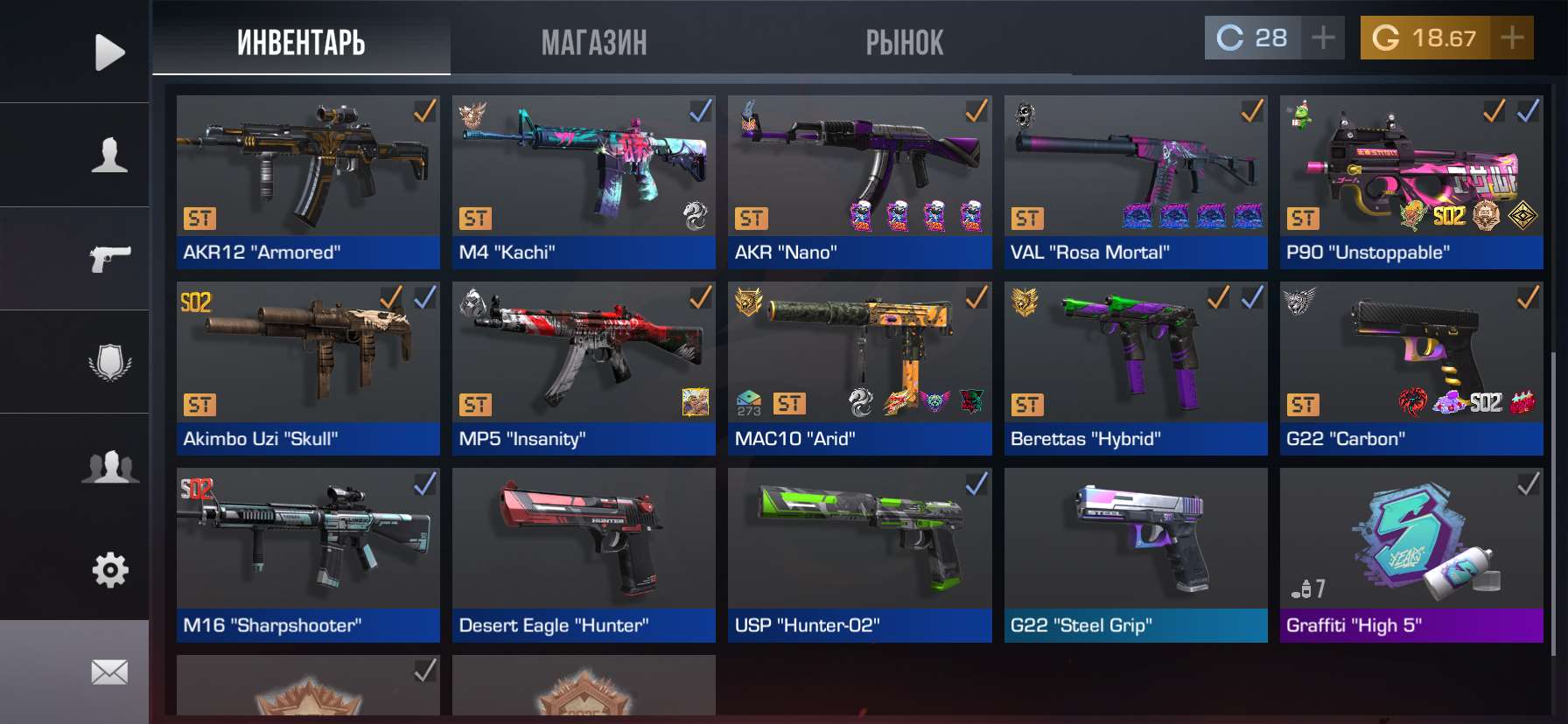The width and height of the screenshot is (1568, 724).
Task: Open the pistol weapons section
Action: tap(109, 258)
